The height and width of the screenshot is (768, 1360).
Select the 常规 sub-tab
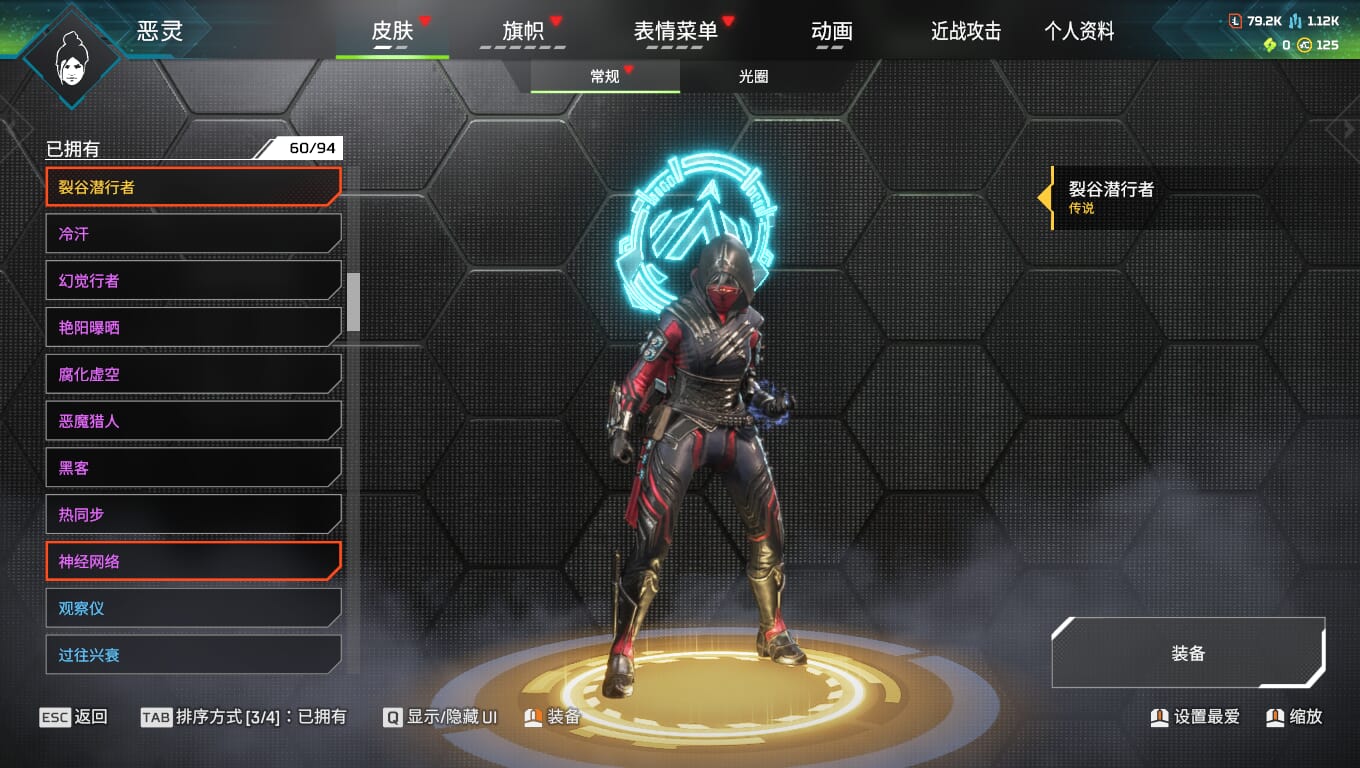(605, 76)
